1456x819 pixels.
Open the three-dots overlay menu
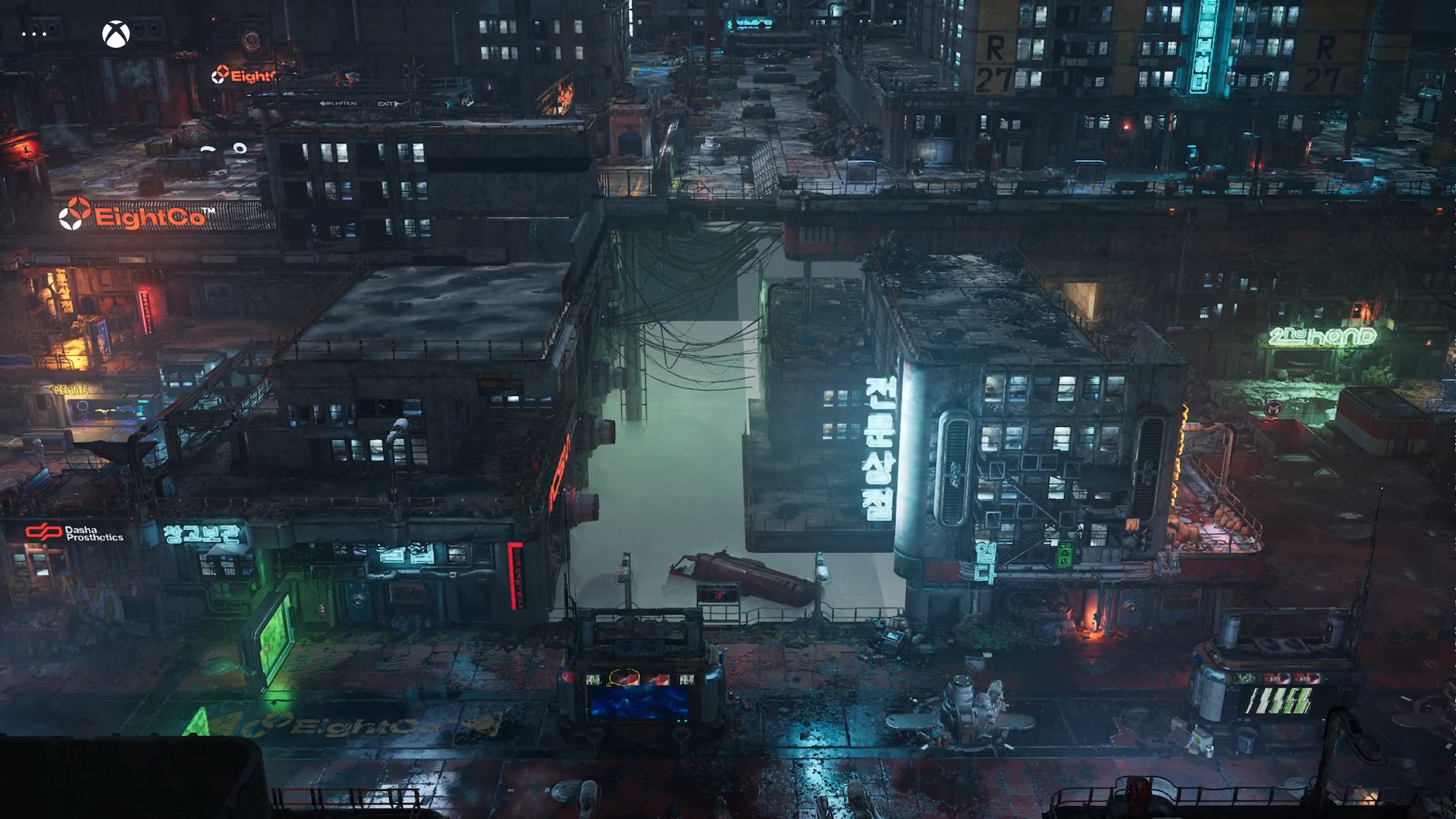tap(34, 34)
